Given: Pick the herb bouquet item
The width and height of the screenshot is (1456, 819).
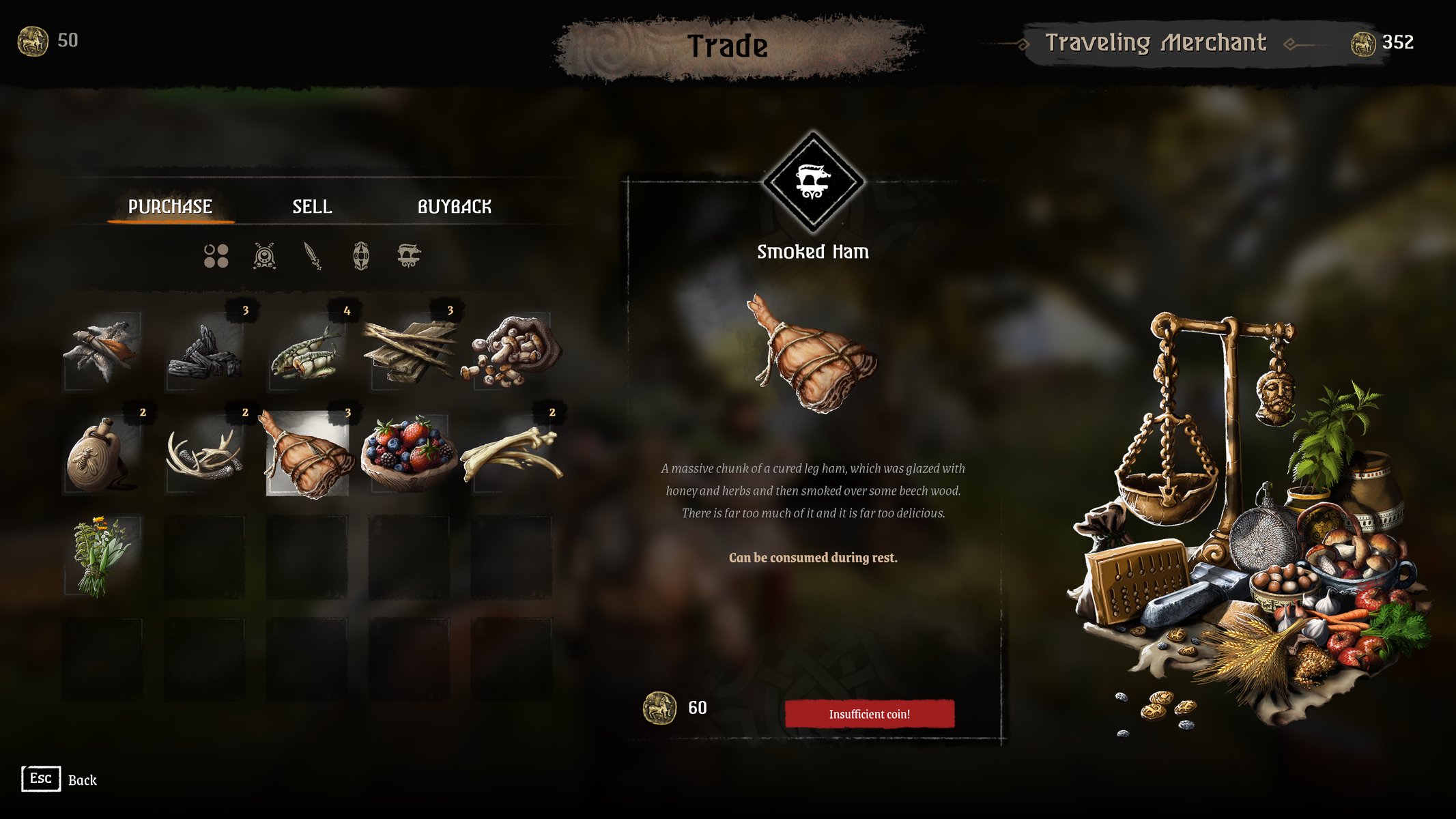Looking at the screenshot, I should click(102, 556).
